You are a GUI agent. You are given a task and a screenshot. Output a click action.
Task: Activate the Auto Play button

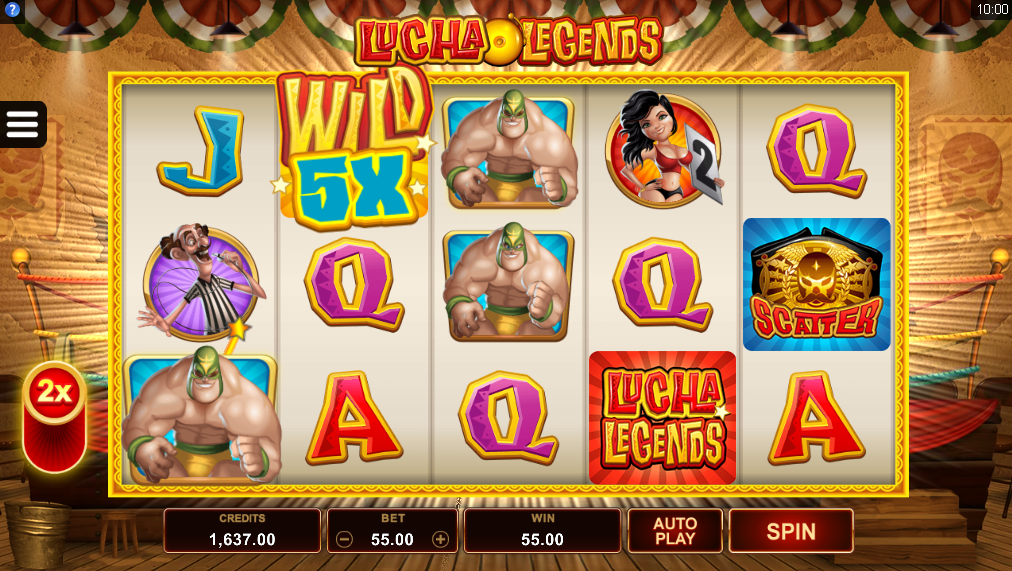(675, 531)
